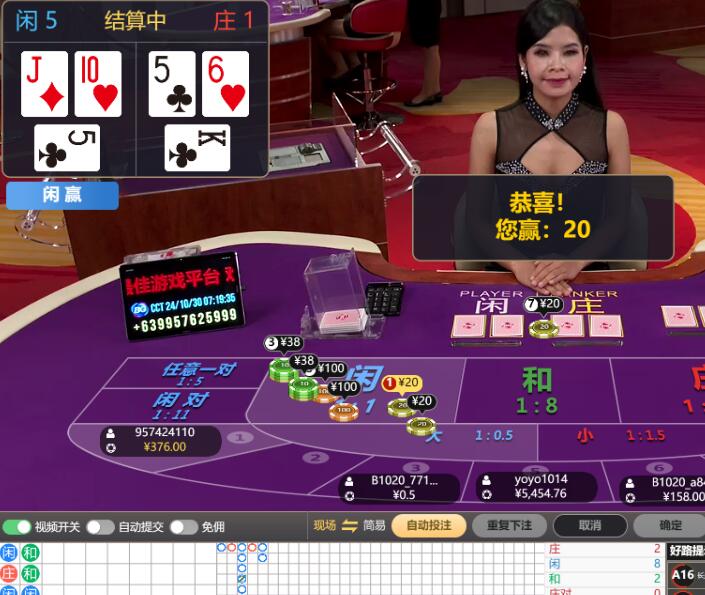Switch view between 现场 and 简易
The height and width of the screenshot is (595, 705).
point(349,525)
